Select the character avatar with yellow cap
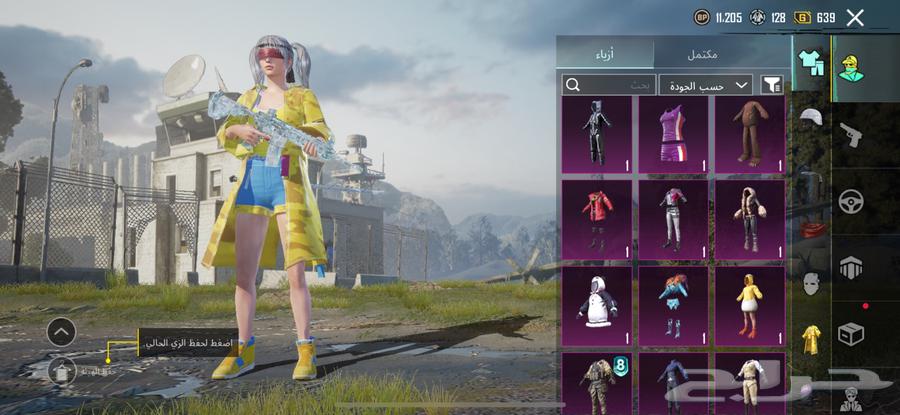Screen dimensions: 900x415 pyautogui.click(x=852, y=67)
